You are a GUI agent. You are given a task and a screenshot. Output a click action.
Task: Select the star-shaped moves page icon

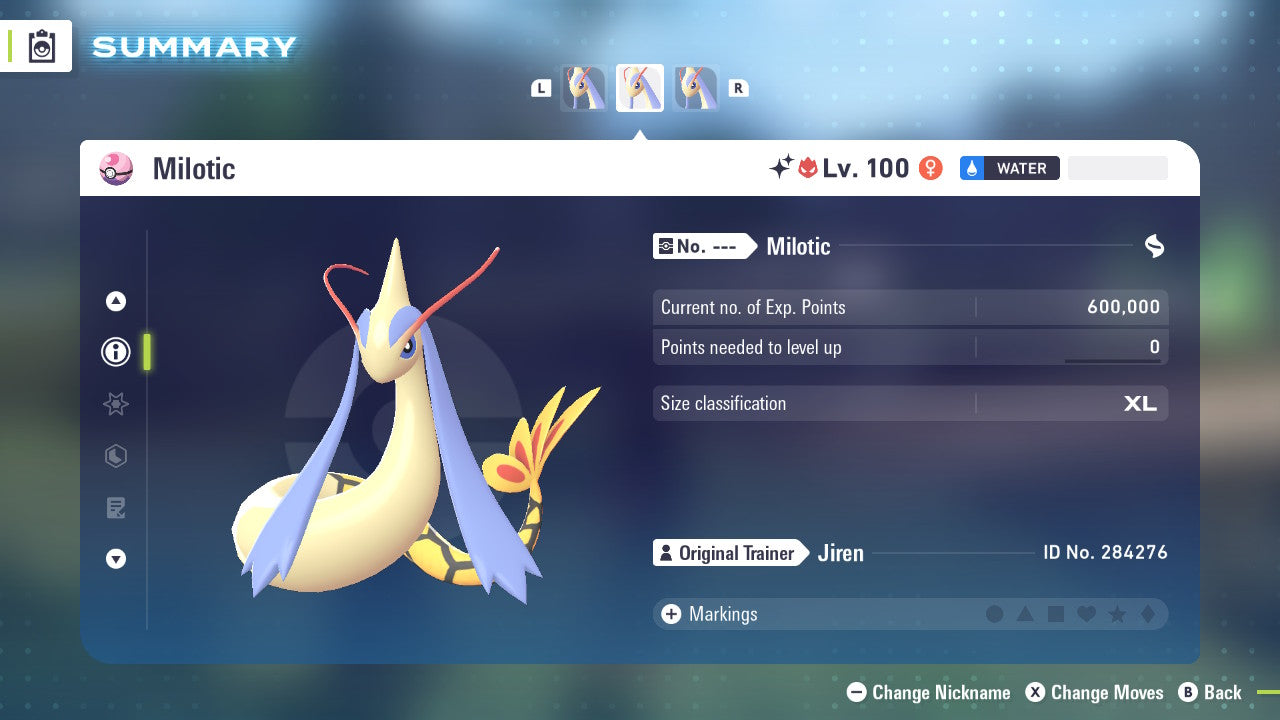[116, 404]
